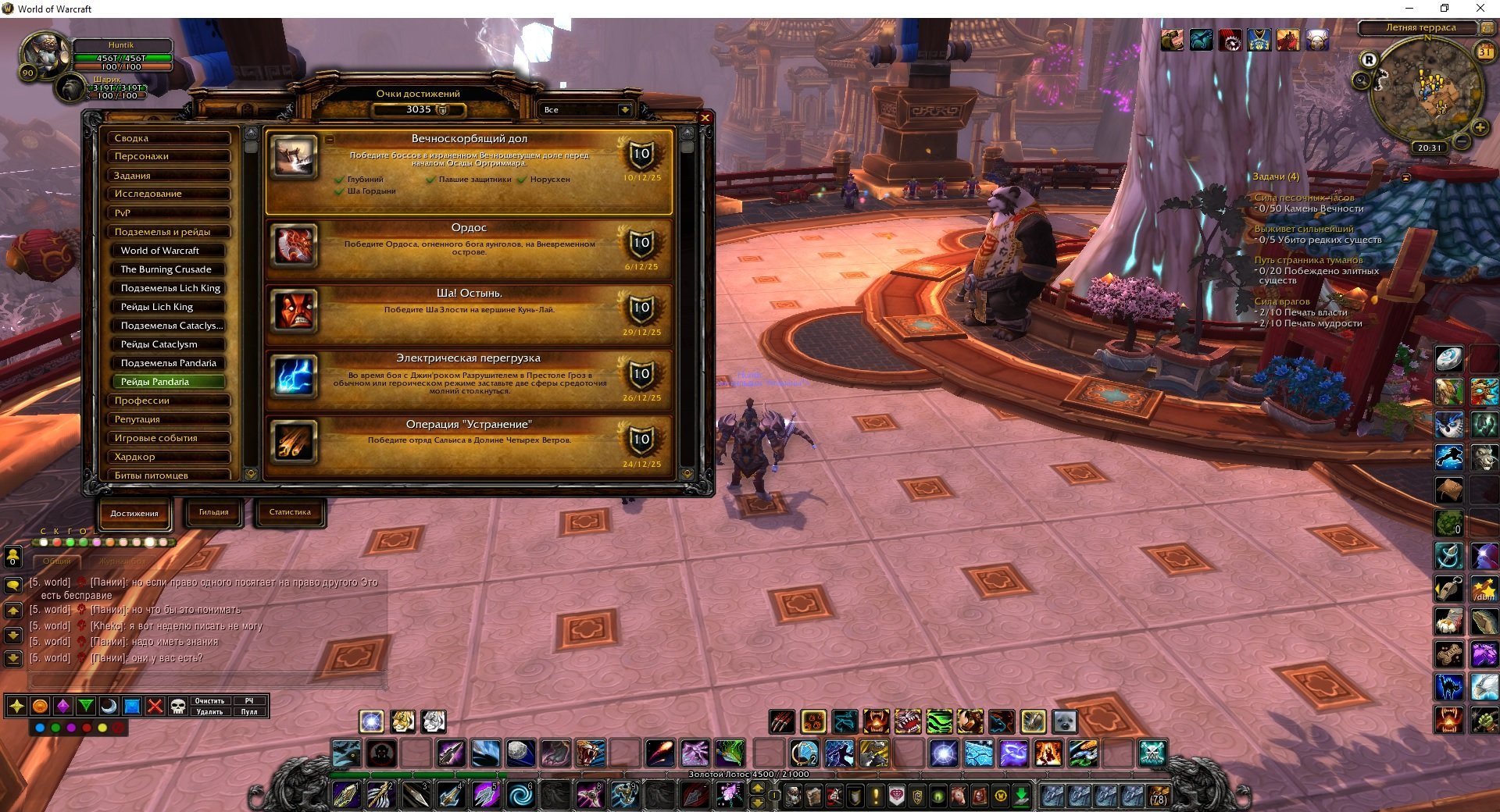The width and height of the screenshot is (1500, 812).
Task: Switch to the Гильдия tab
Action: [213, 513]
